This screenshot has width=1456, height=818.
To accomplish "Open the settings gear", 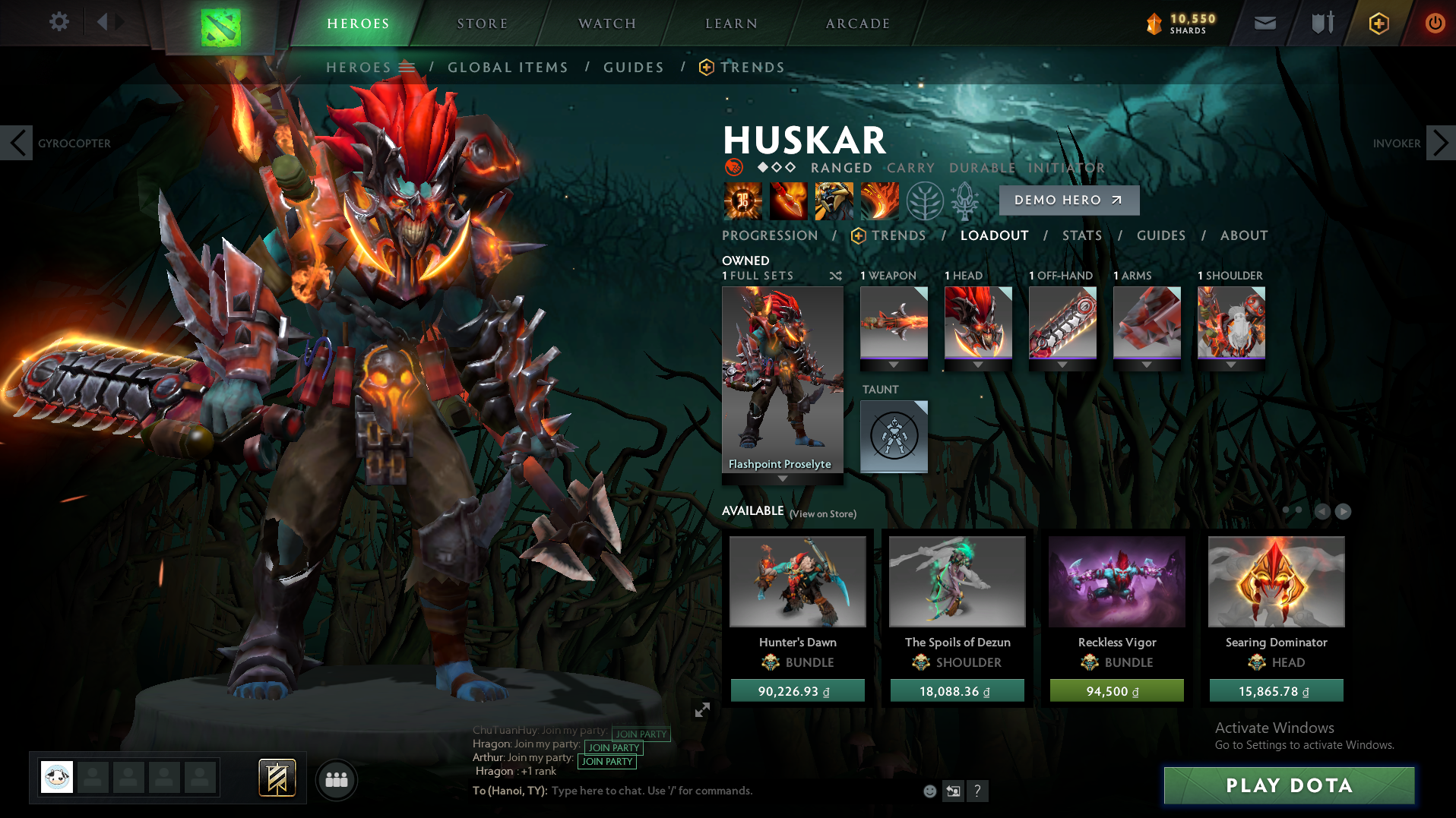I will pos(59,22).
